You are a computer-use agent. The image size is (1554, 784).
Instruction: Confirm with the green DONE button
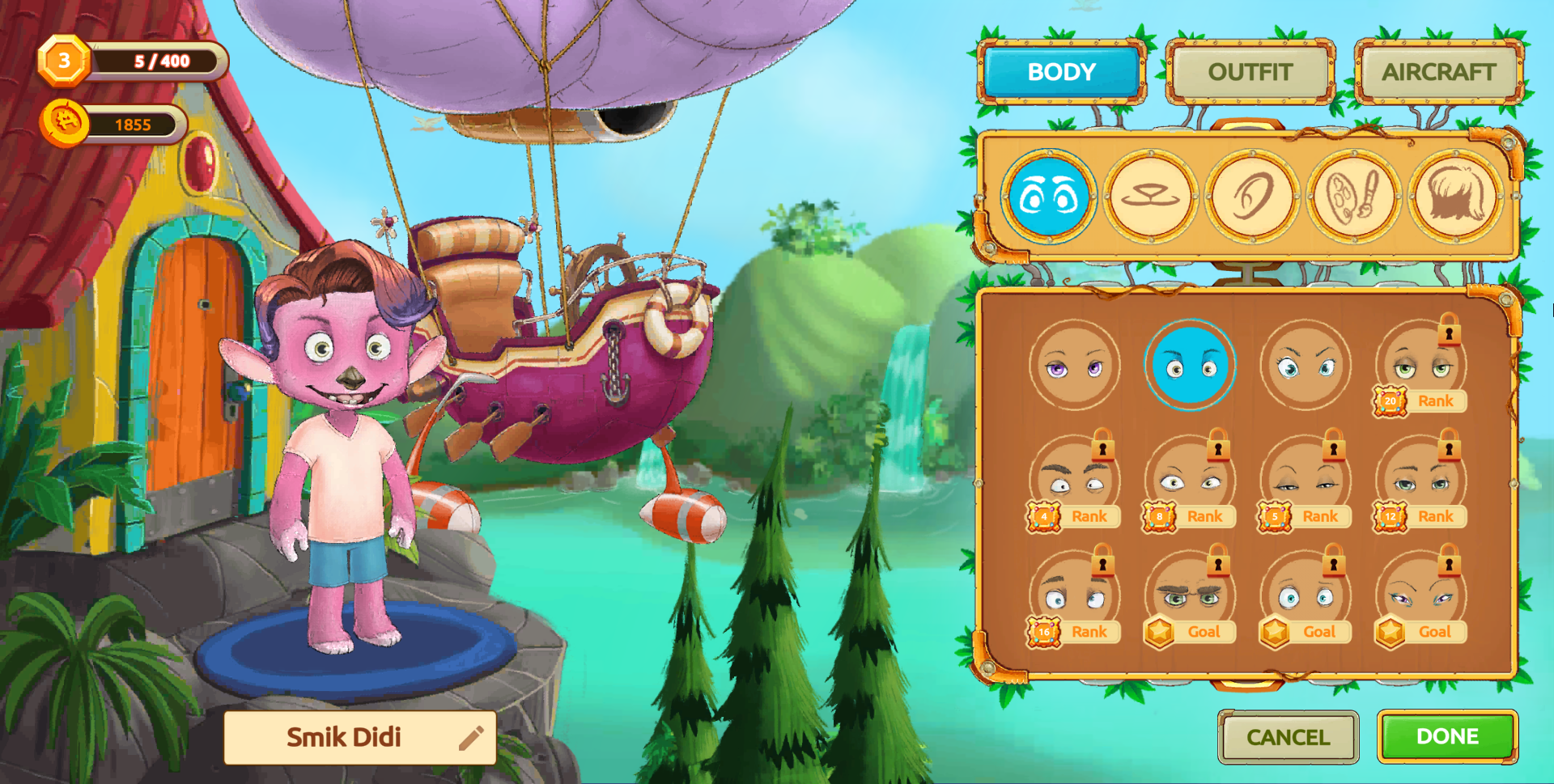click(1447, 736)
